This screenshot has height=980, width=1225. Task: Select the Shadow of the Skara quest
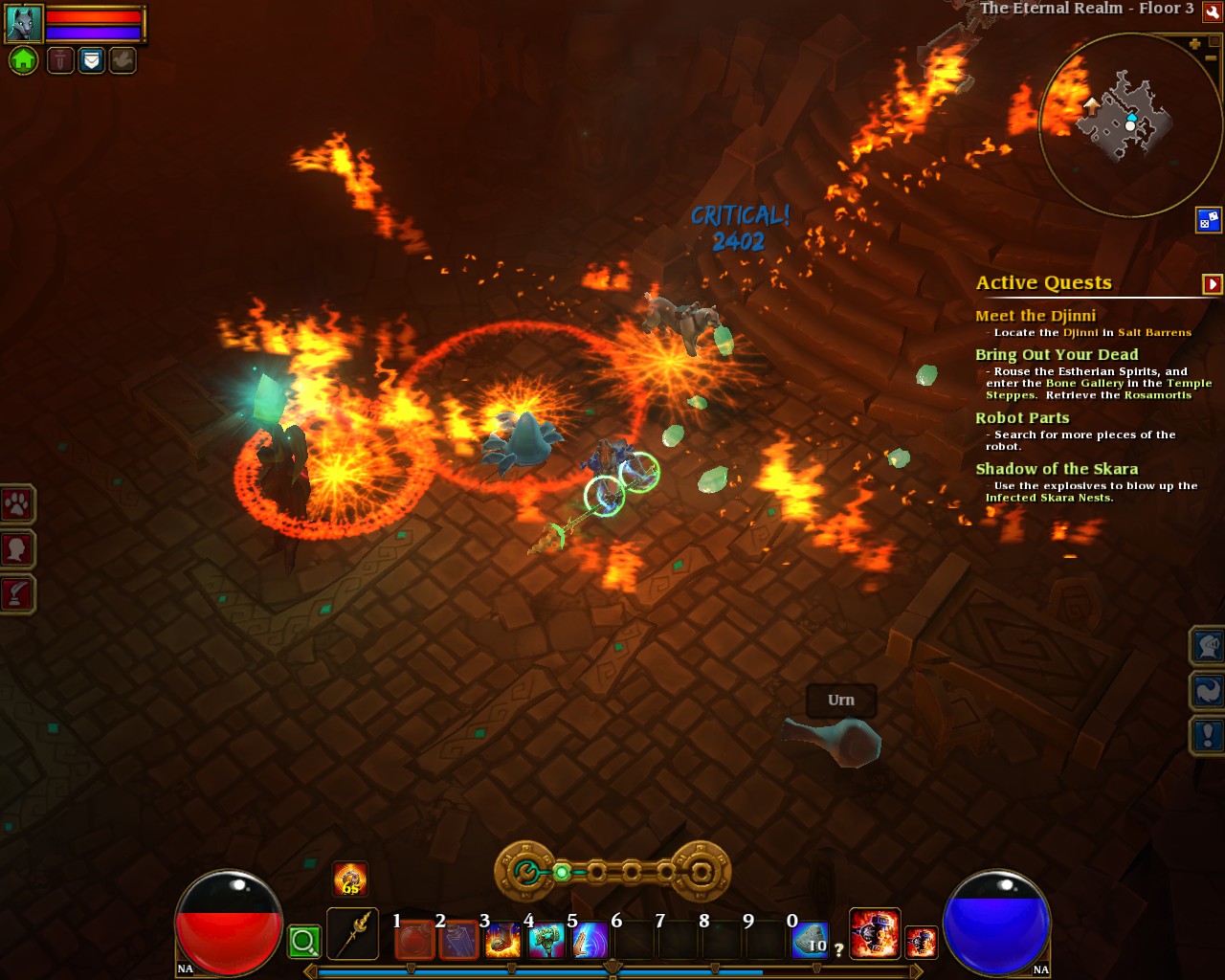coord(1057,469)
